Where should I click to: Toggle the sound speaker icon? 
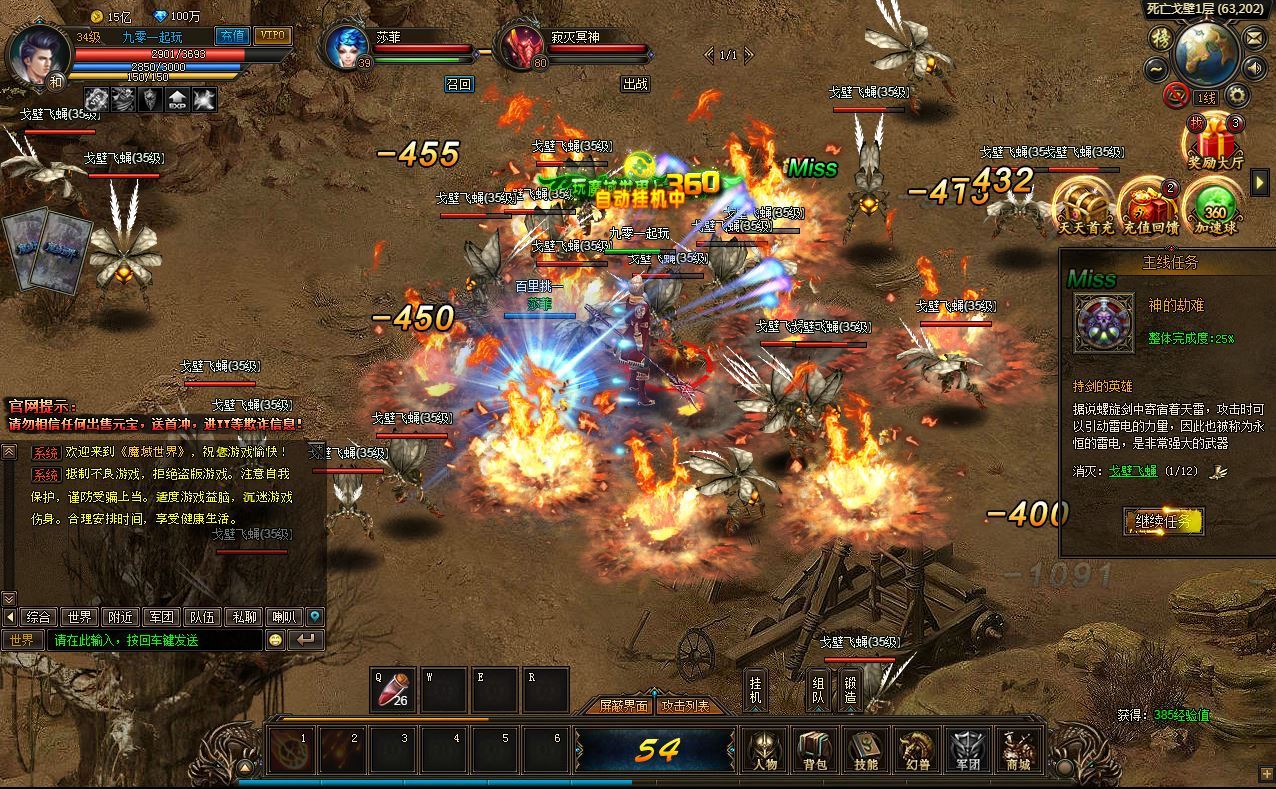pyautogui.click(x=1254, y=68)
